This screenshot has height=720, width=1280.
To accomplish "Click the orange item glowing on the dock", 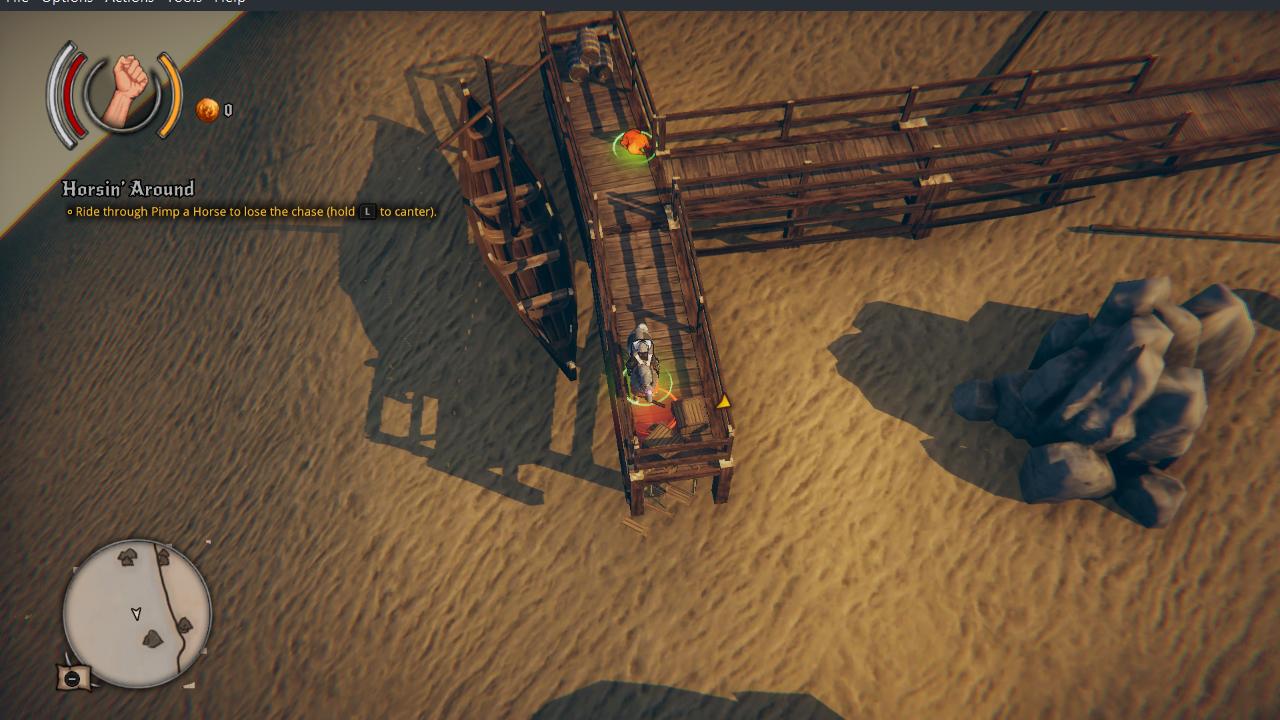I will click(632, 142).
